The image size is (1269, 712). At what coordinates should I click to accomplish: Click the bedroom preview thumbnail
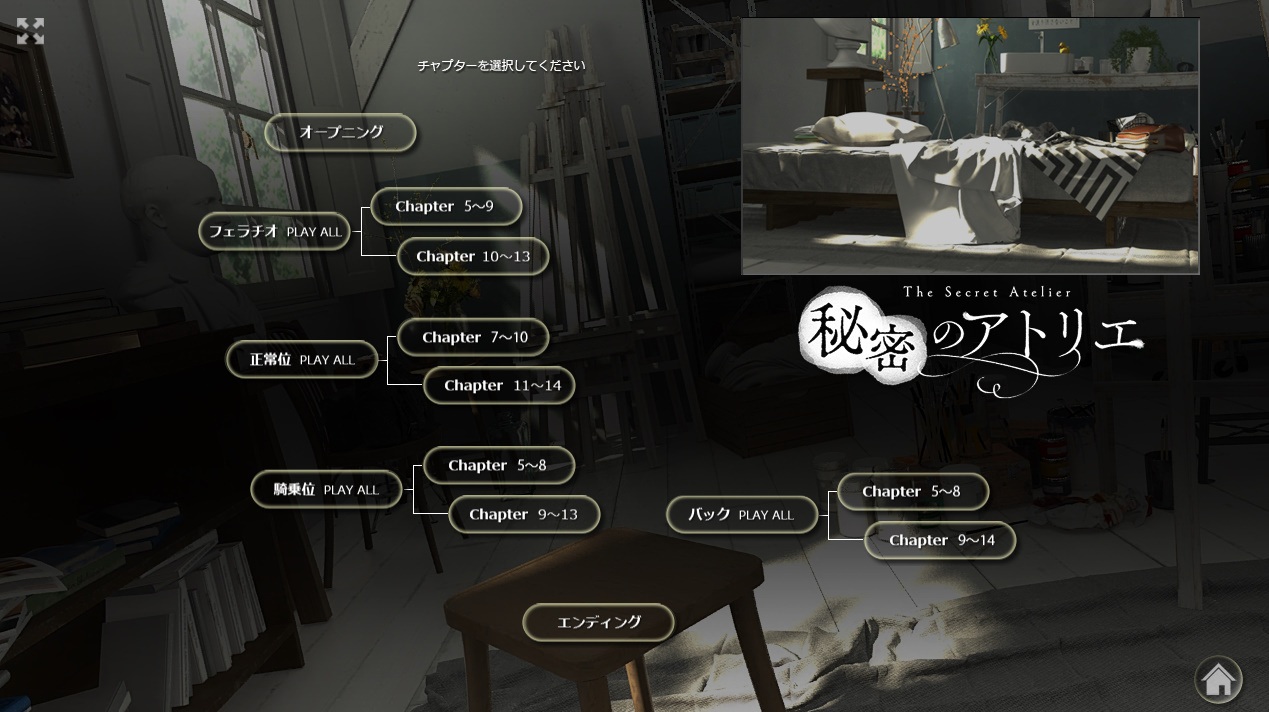click(x=970, y=146)
